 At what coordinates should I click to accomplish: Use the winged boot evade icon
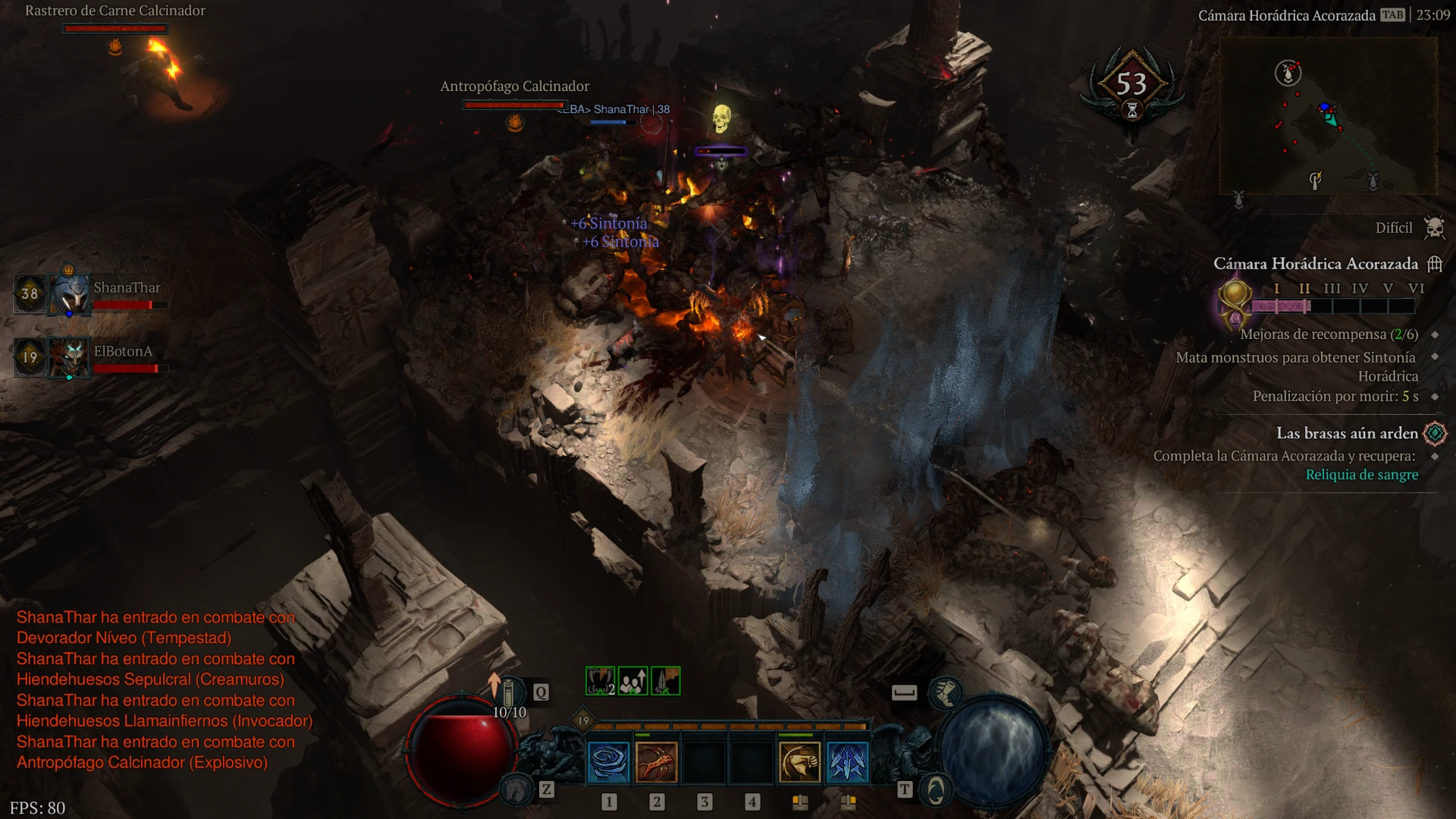pos(946,692)
